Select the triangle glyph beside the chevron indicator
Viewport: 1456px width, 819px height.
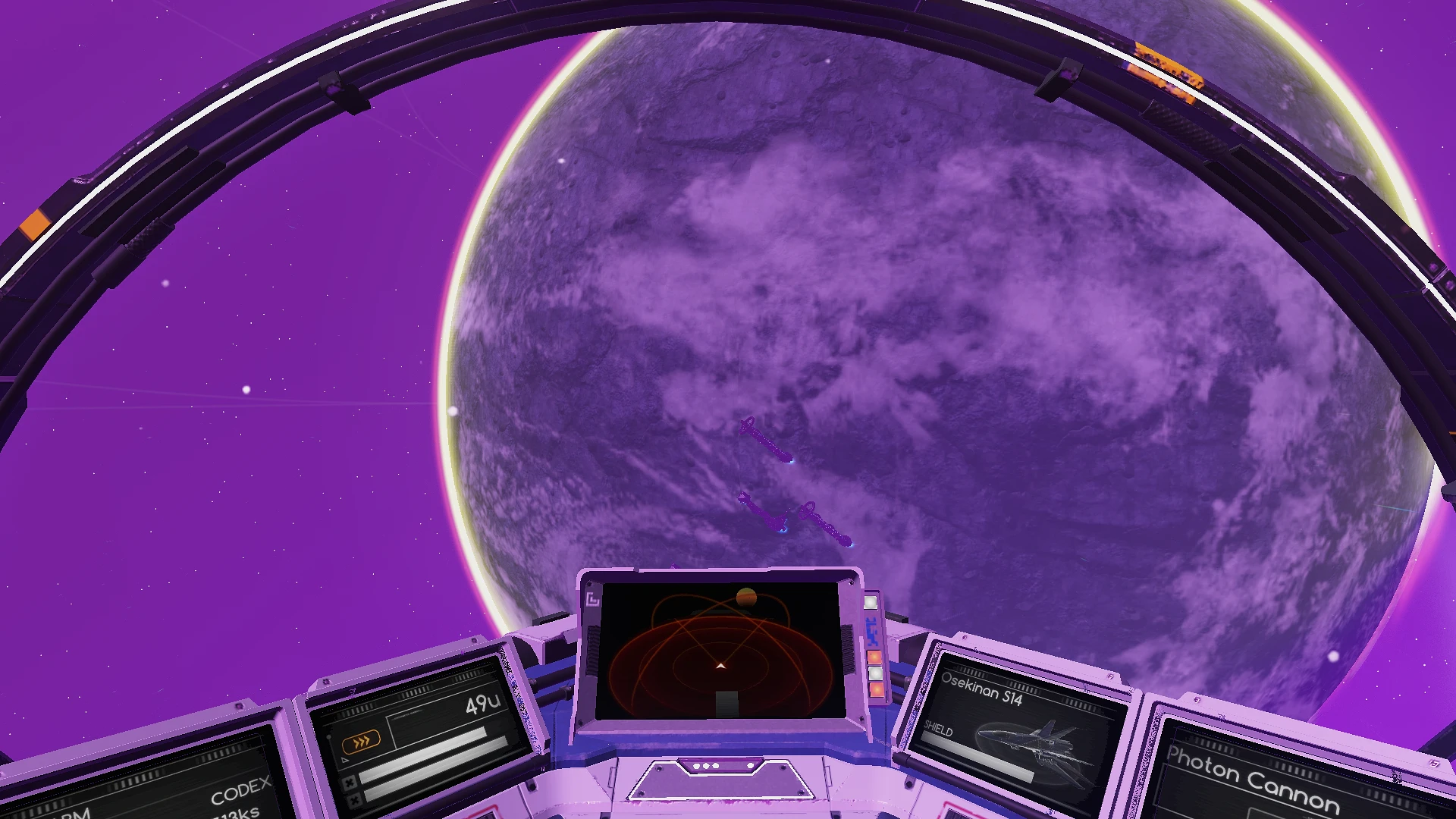345,760
